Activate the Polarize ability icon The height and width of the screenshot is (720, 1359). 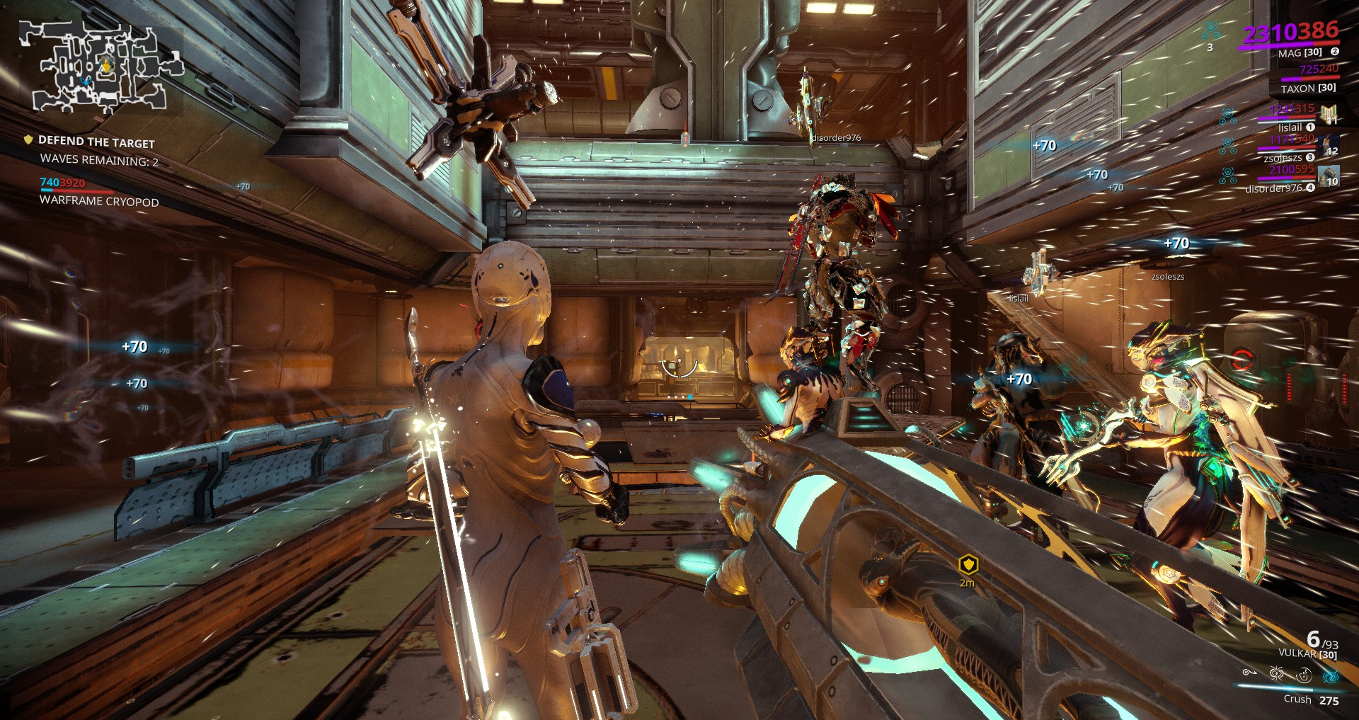tap(1302, 675)
